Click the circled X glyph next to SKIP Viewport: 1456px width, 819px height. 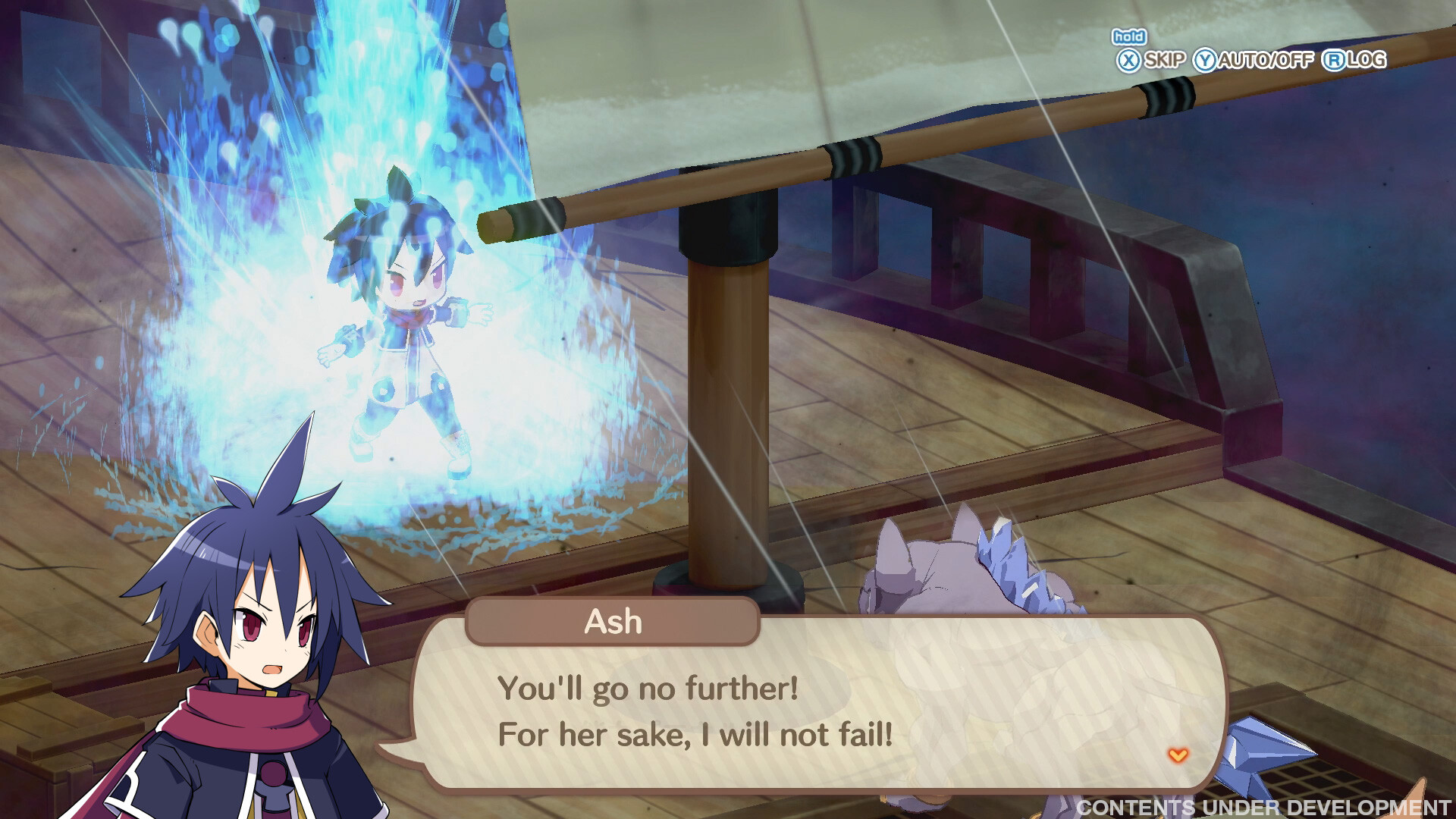coord(1128,58)
